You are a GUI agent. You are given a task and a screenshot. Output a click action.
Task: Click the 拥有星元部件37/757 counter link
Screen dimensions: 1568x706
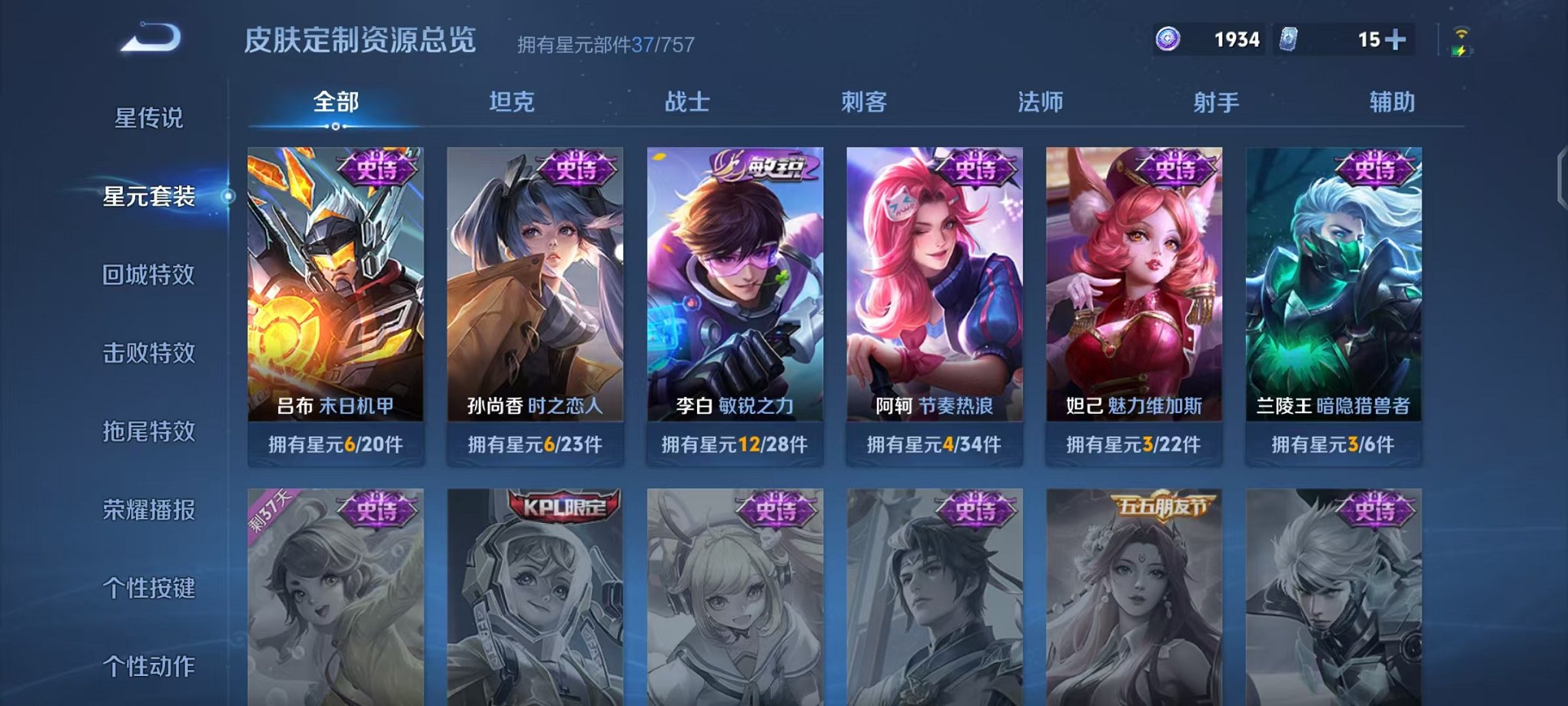pyautogui.click(x=605, y=45)
